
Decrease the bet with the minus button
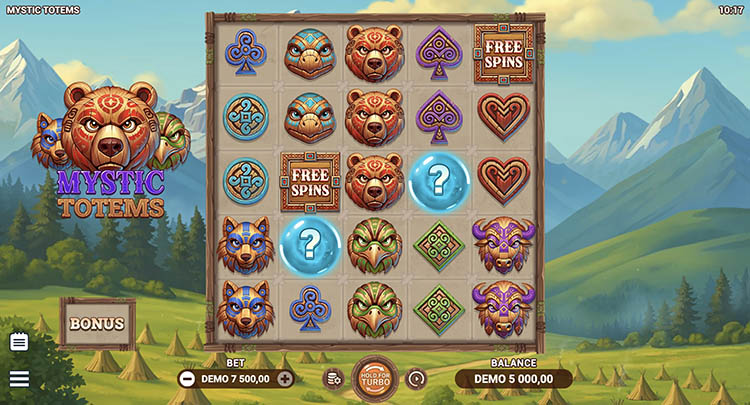tap(187, 378)
